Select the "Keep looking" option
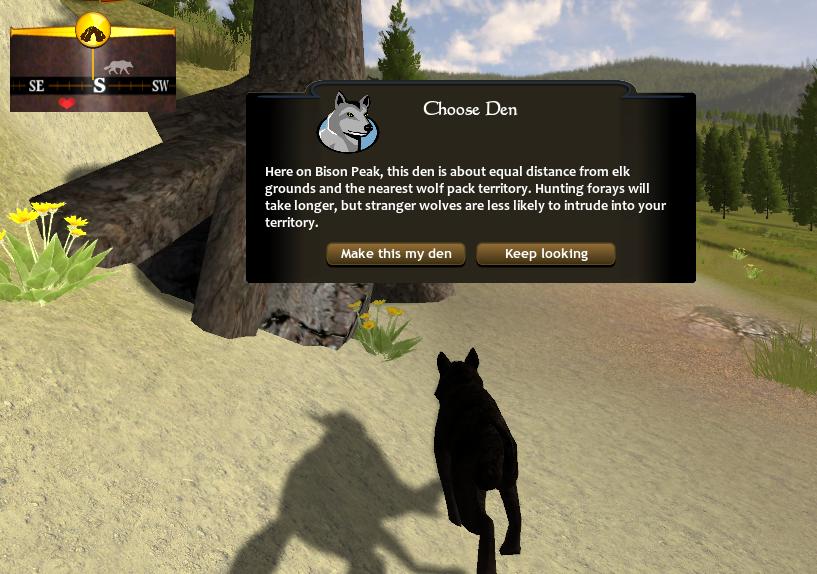Screen dimensions: 817x574 pos(546,254)
